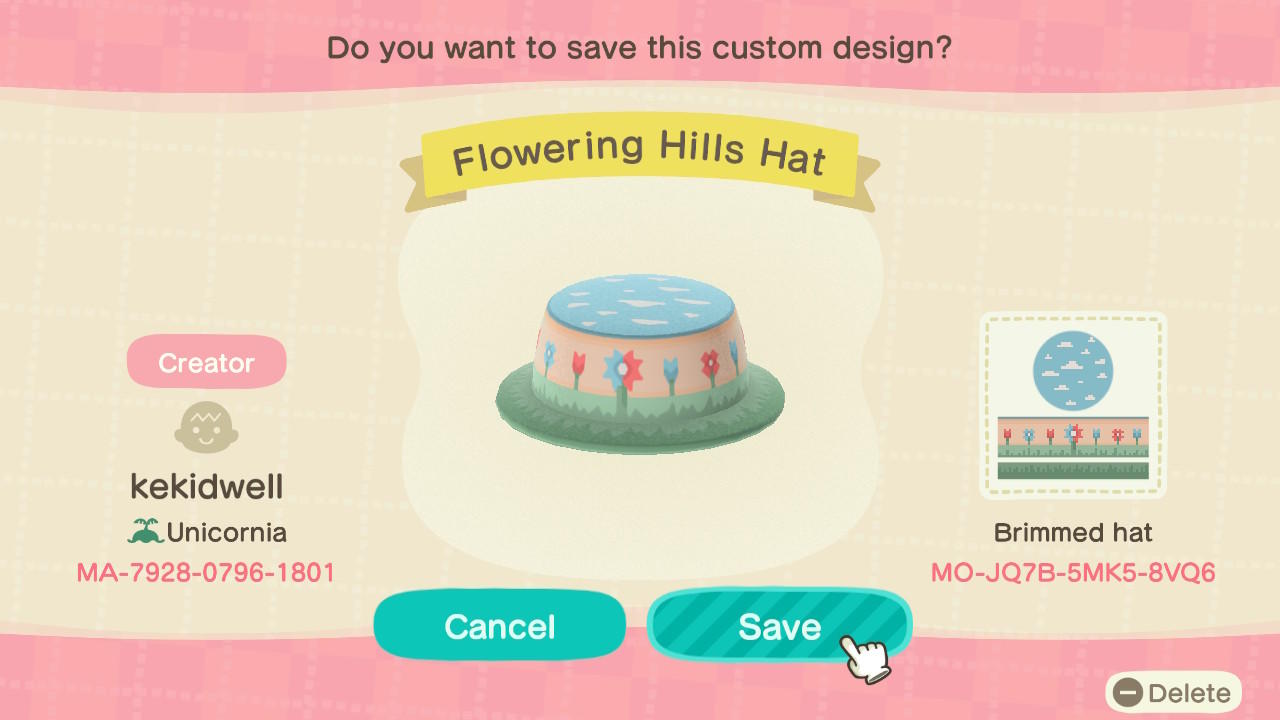The width and height of the screenshot is (1280, 720).
Task: Click the save confirmation question text
Action: pos(640,47)
